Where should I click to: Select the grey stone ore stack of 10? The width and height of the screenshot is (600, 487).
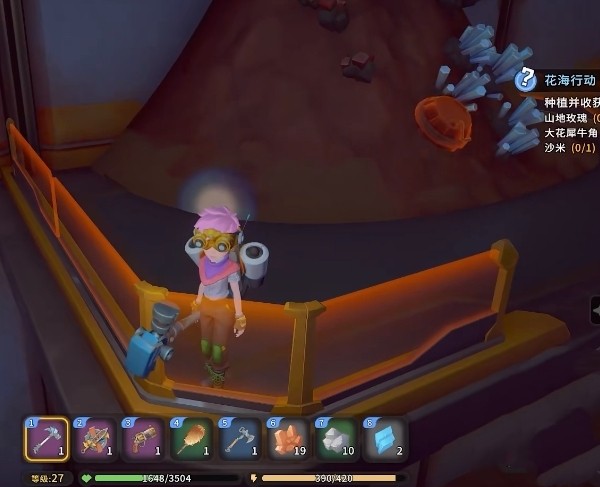point(337,439)
